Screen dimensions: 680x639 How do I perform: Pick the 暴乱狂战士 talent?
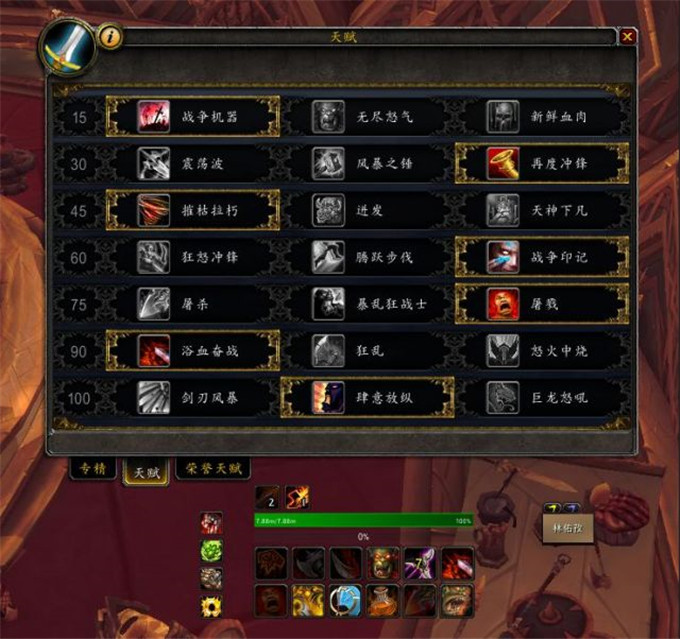click(x=367, y=303)
